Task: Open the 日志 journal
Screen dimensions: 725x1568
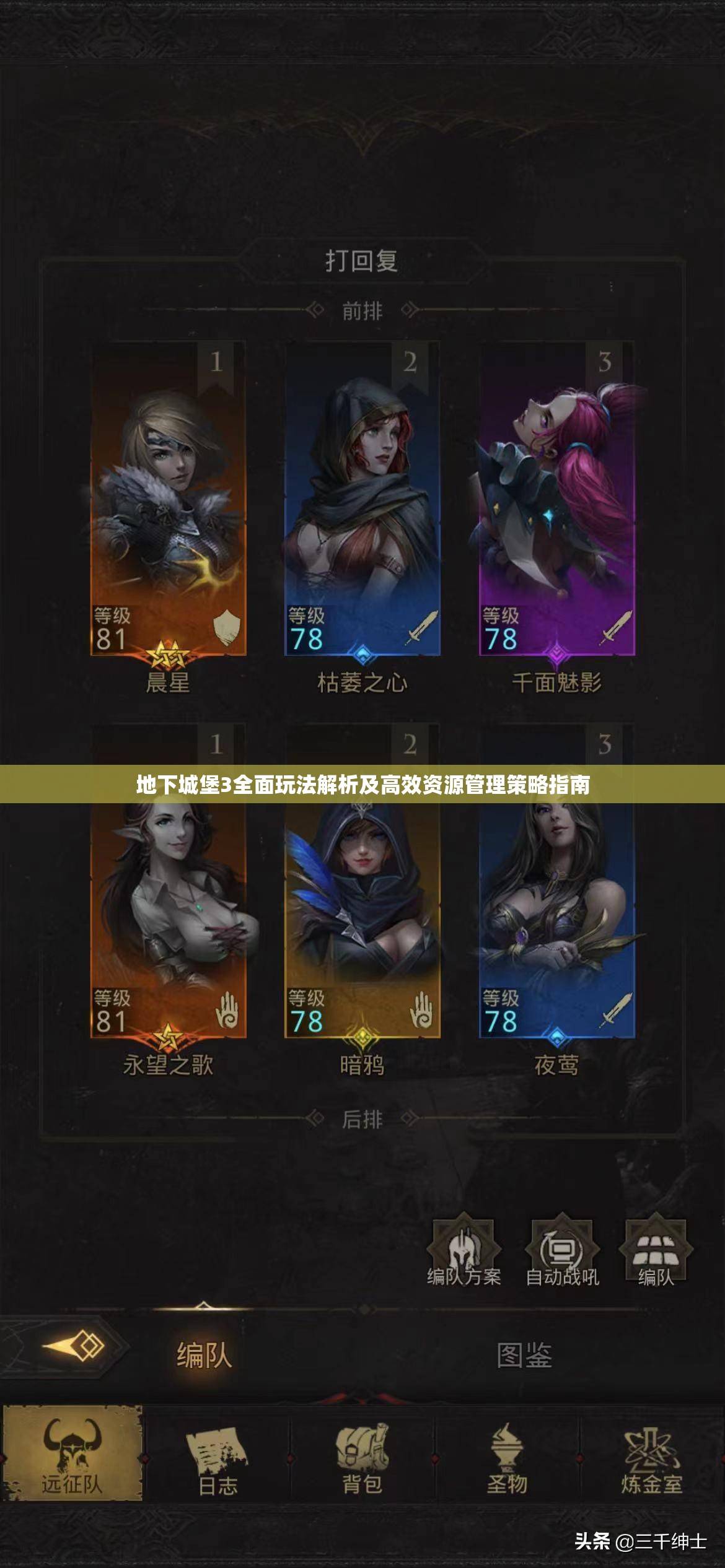Action: point(217,1455)
